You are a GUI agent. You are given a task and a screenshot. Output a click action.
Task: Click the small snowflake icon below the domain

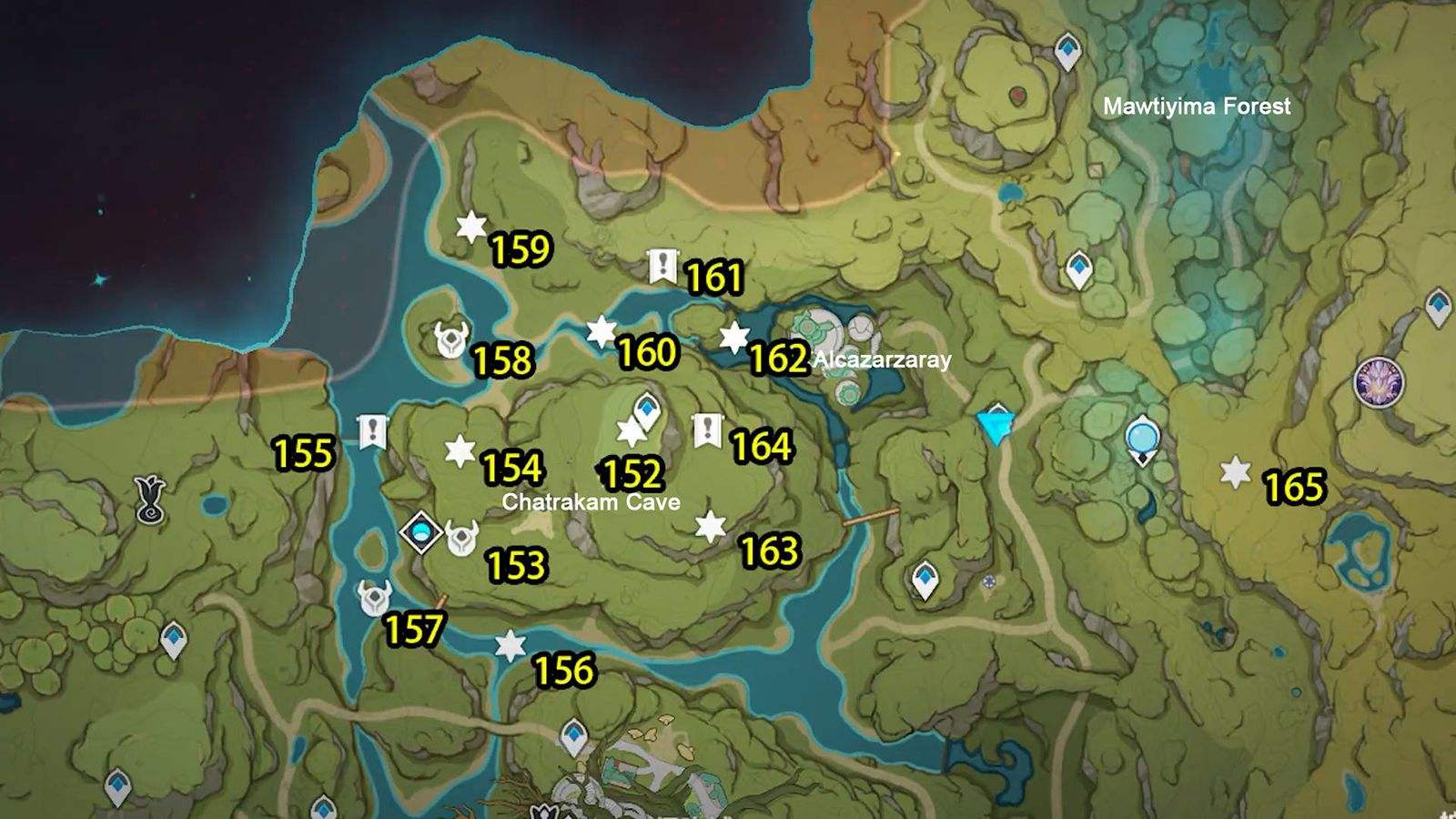(x=990, y=582)
